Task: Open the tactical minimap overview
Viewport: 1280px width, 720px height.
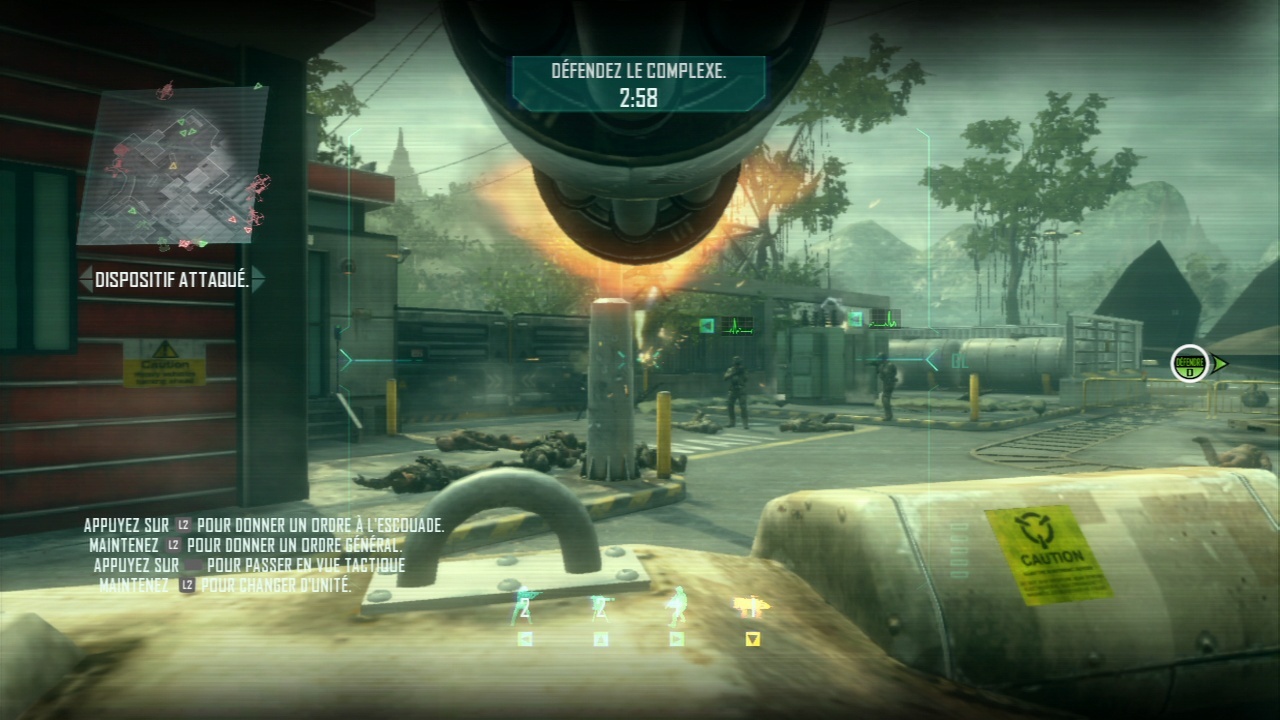Action: [177, 165]
